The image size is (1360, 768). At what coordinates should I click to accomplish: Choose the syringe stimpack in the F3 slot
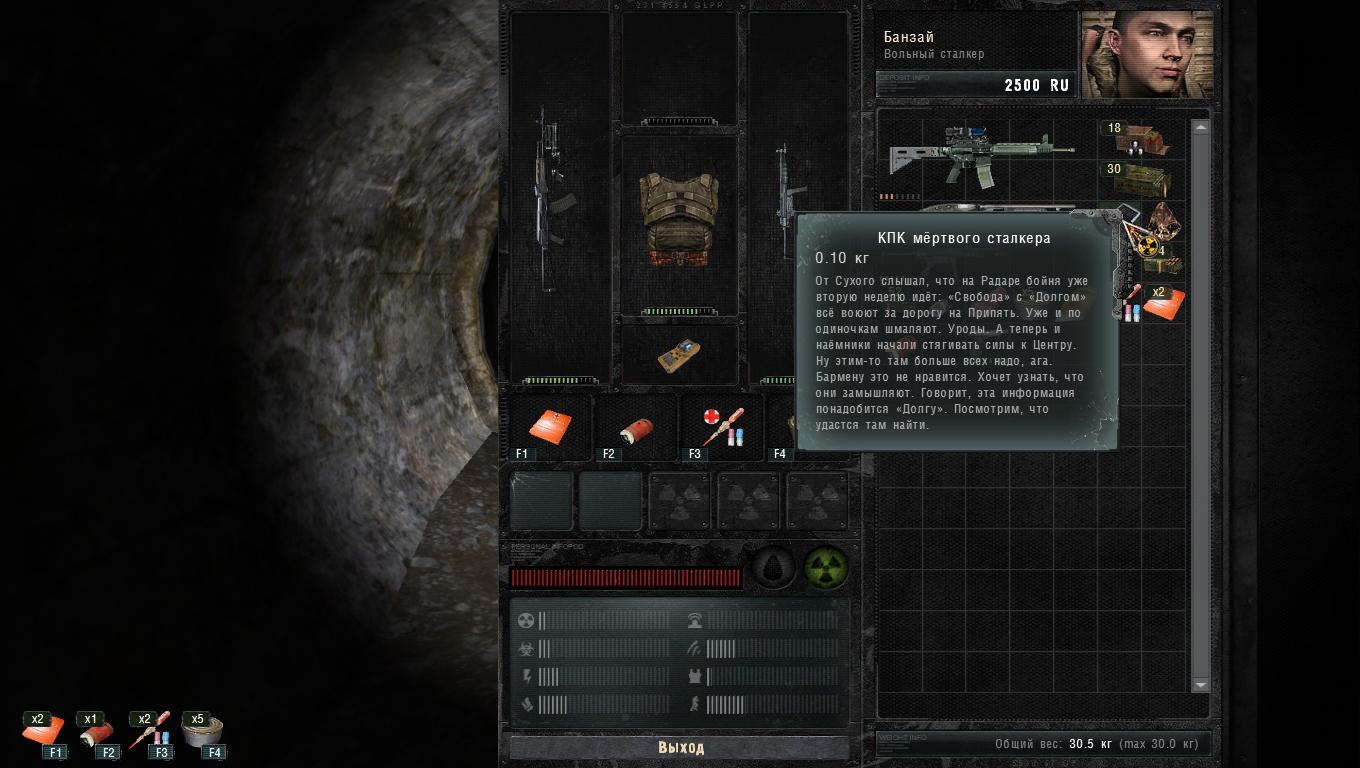722,428
